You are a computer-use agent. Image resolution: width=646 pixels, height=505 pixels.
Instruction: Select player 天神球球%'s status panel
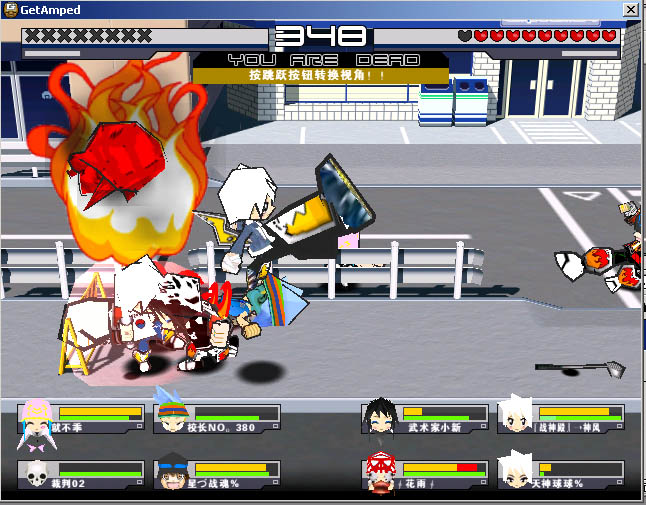click(561, 474)
